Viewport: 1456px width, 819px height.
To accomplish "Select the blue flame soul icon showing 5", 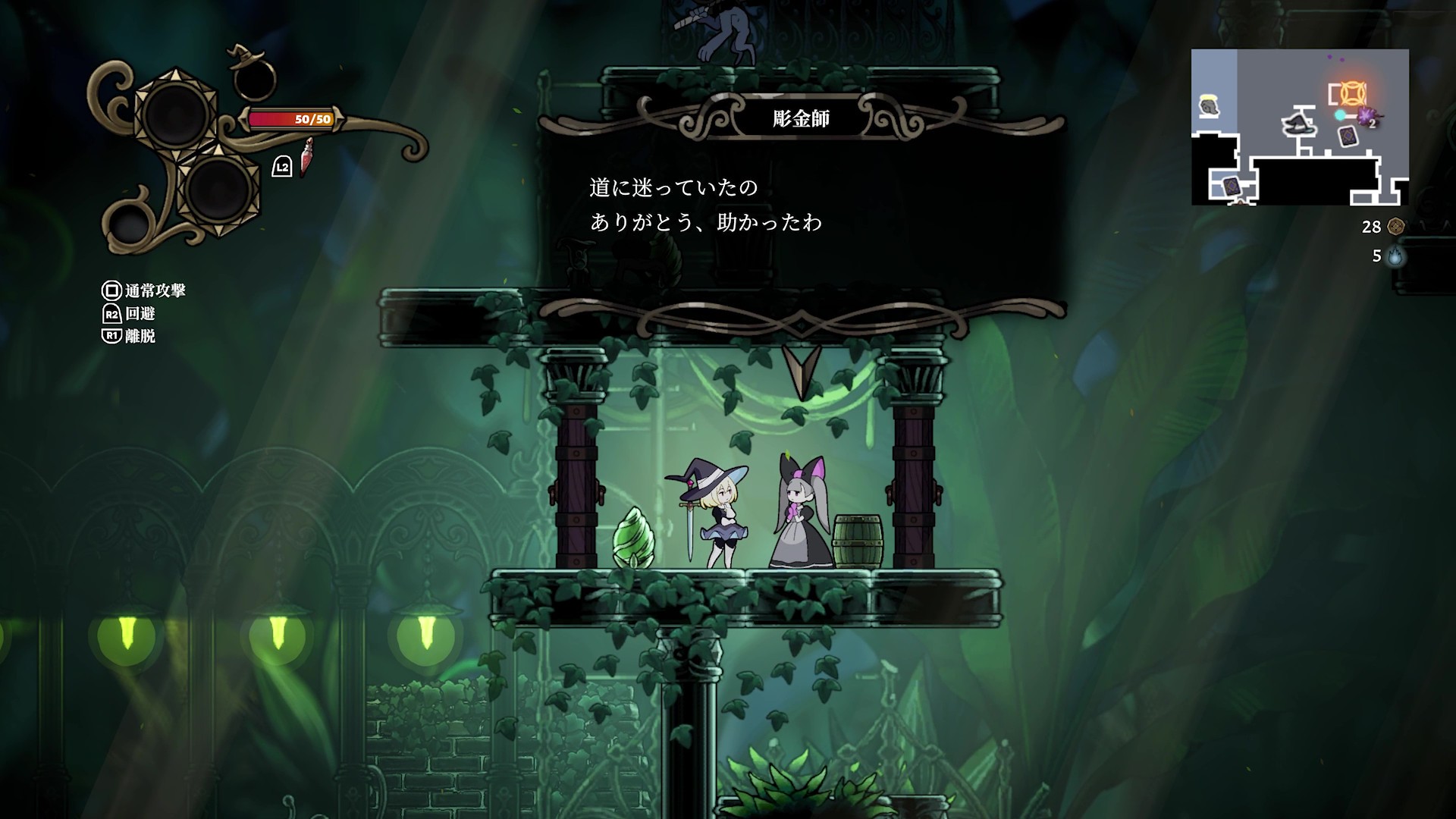I will 1397,258.
